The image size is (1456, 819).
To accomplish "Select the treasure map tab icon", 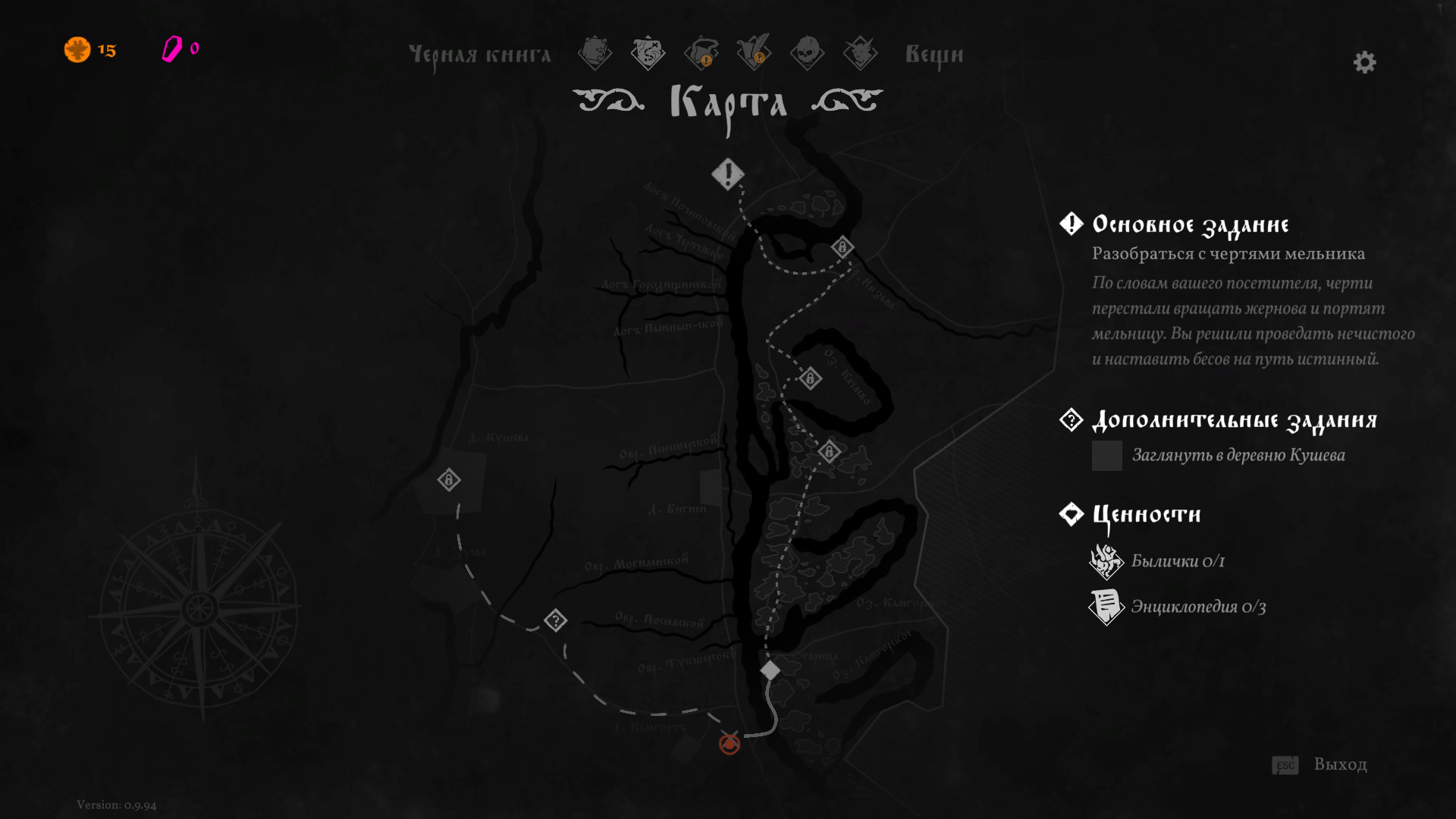I will pos(648,53).
